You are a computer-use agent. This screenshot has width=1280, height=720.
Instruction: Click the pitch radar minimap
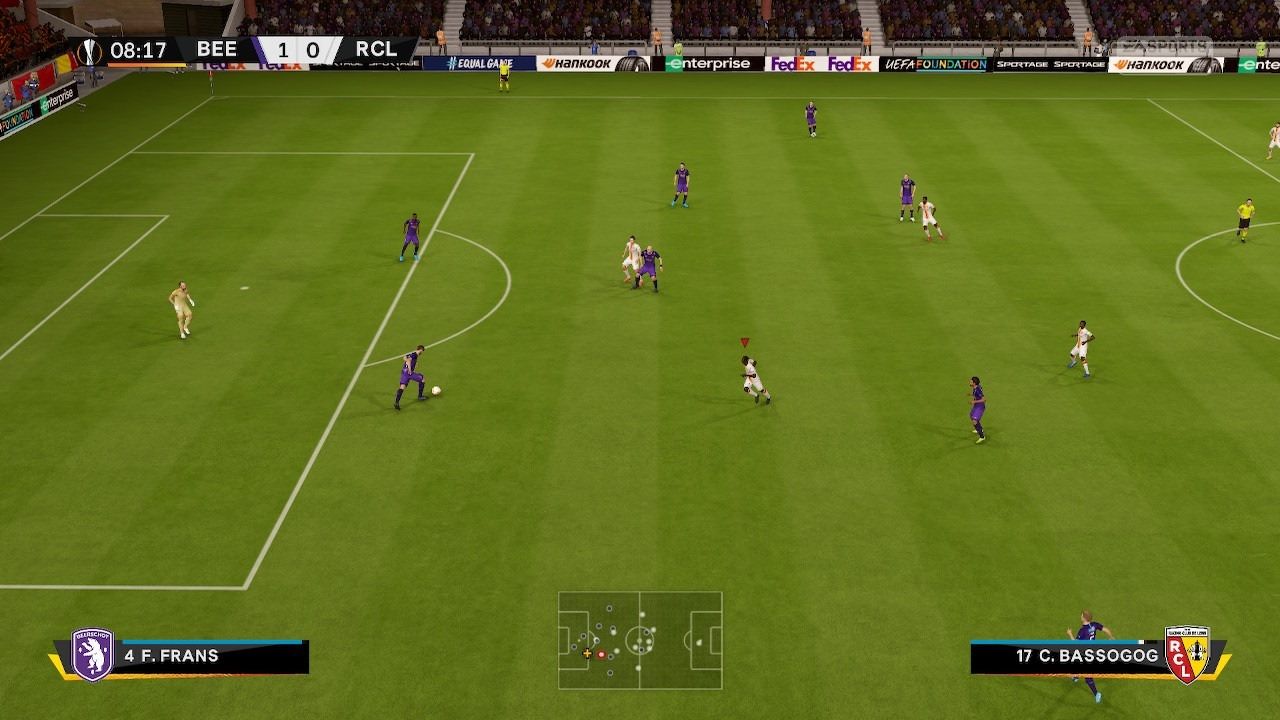pyautogui.click(x=640, y=640)
